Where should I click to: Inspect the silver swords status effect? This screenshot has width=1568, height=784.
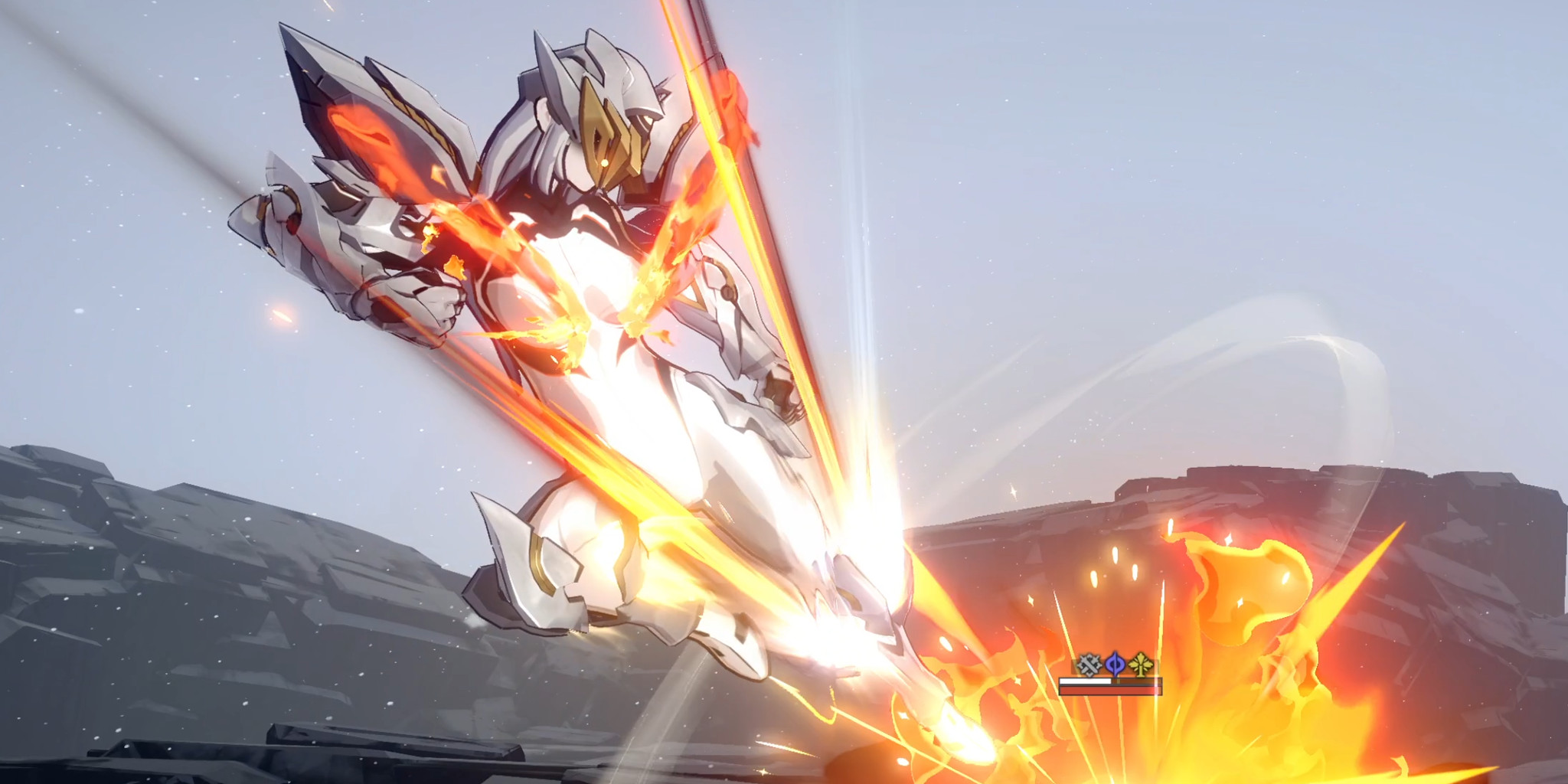(1089, 664)
